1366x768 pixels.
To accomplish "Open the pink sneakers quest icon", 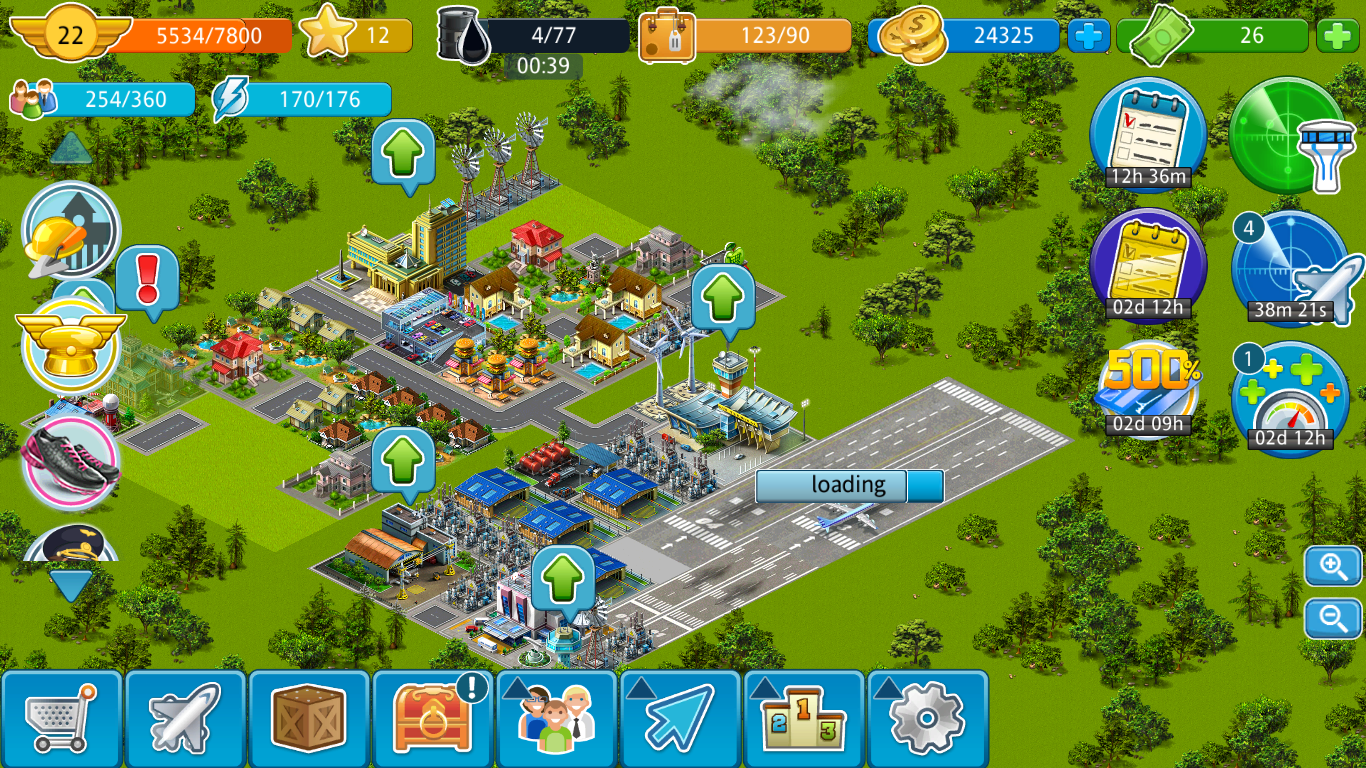I will coord(70,463).
